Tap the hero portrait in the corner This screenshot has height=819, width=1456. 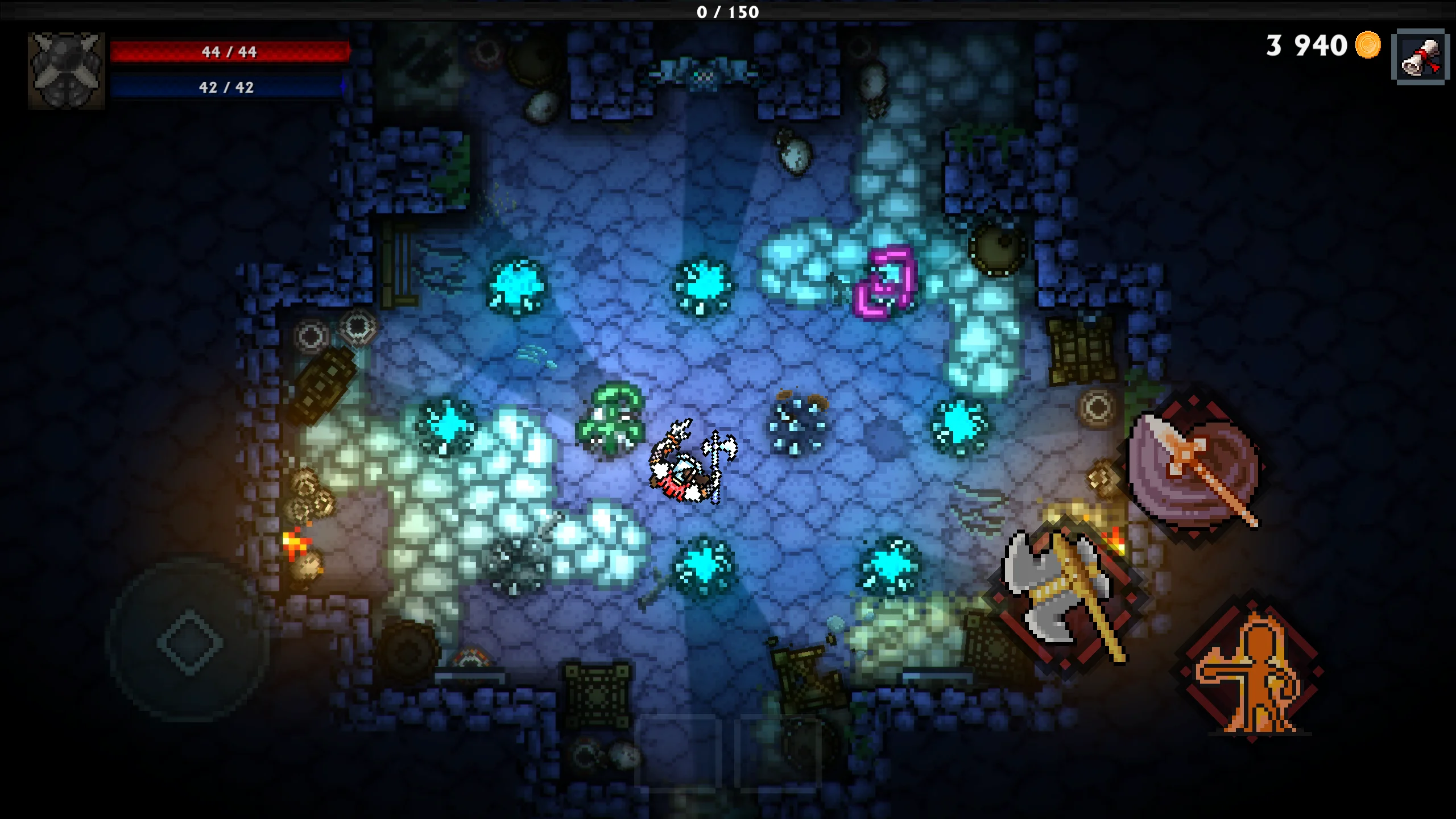coord(67,70)
